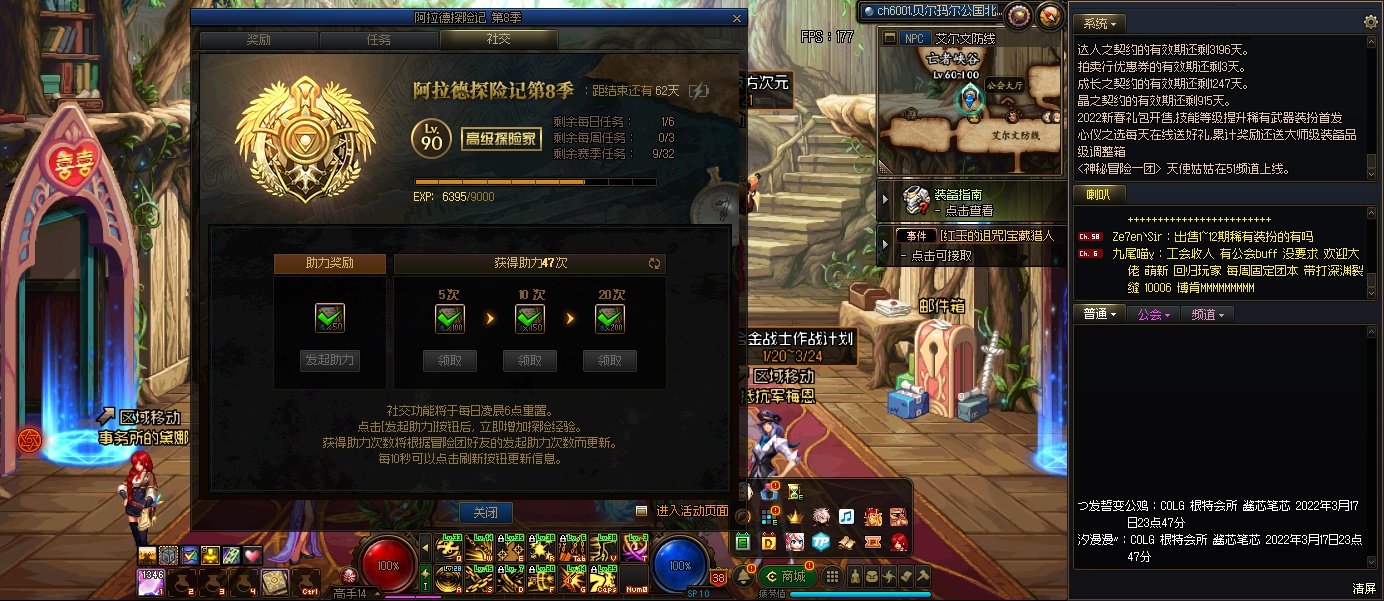Switch to the 奖励 rewards tab
1384x601 pixels.
[258, 40]
